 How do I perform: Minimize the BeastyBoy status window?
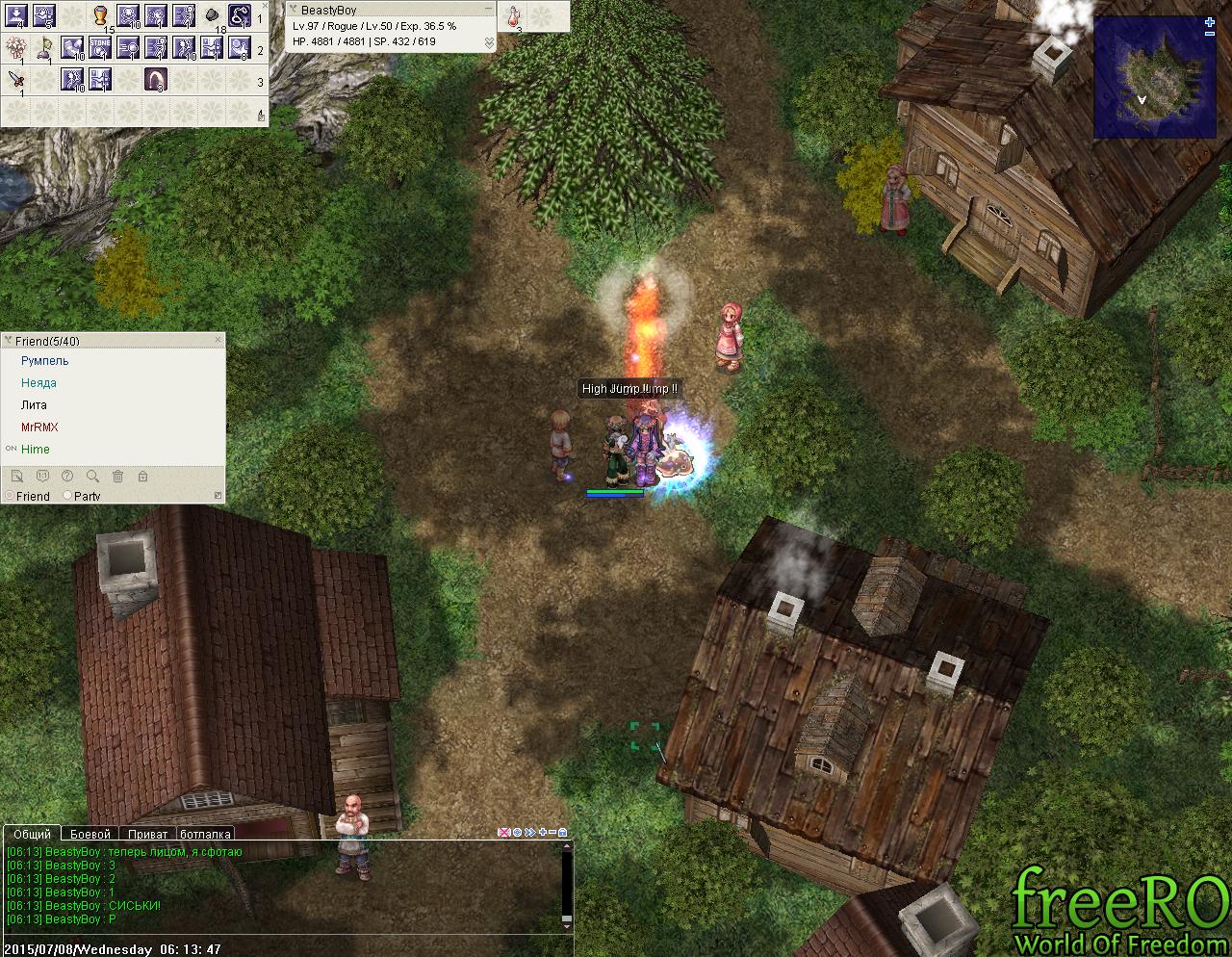coord(489,10)
